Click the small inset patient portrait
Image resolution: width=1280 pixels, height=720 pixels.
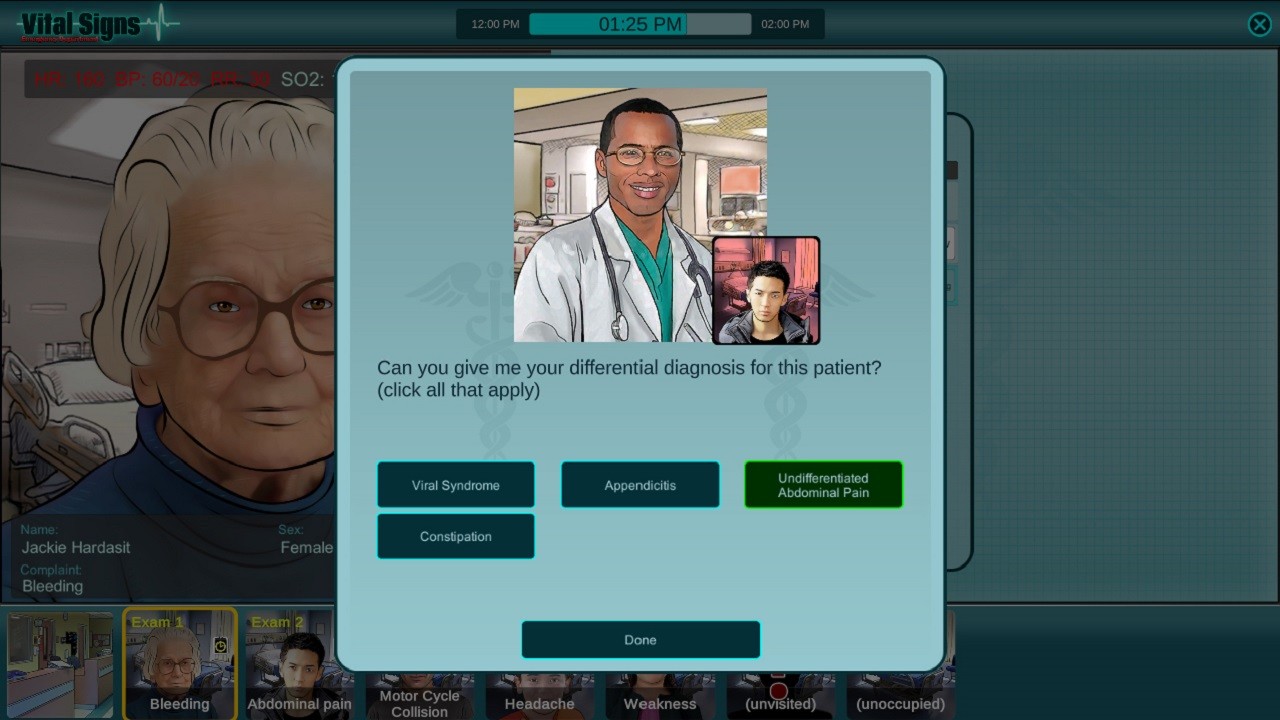(766, 289)
